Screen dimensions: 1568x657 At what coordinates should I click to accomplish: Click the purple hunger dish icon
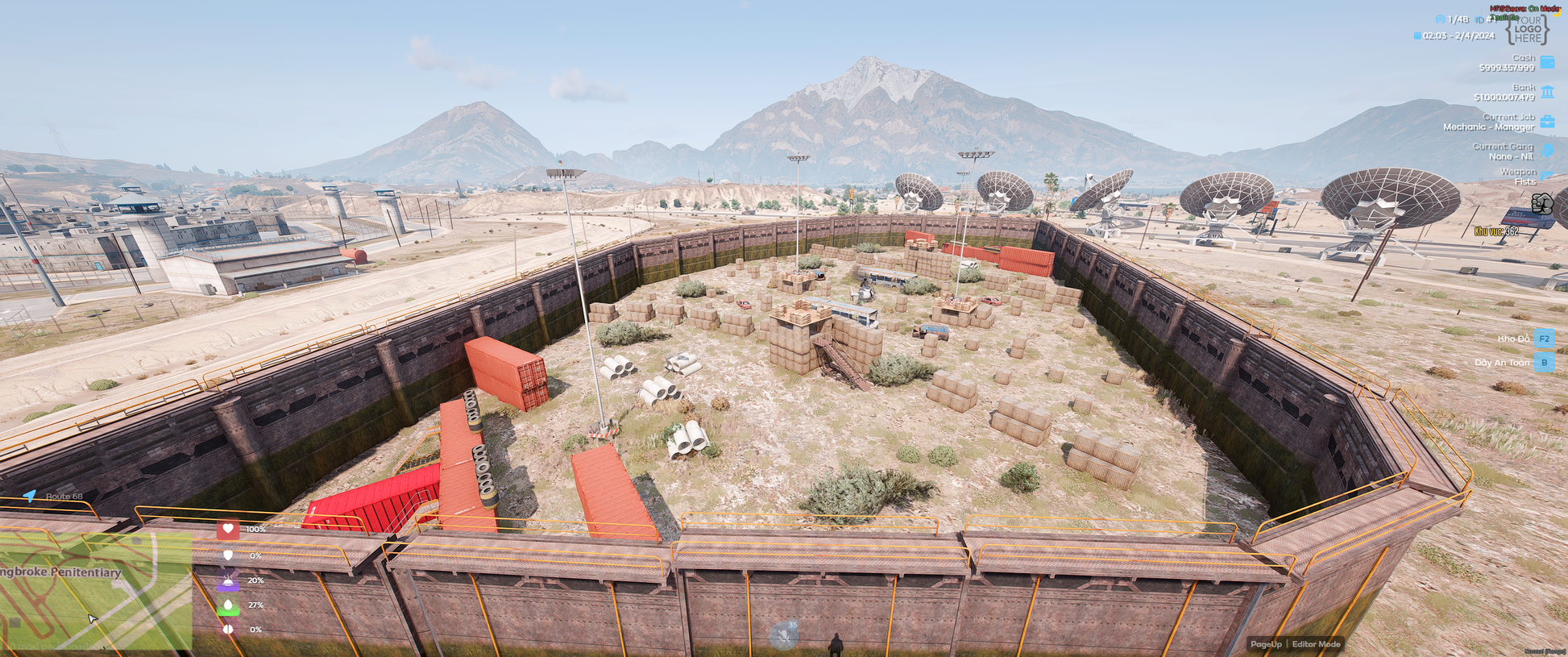[228, 580]
